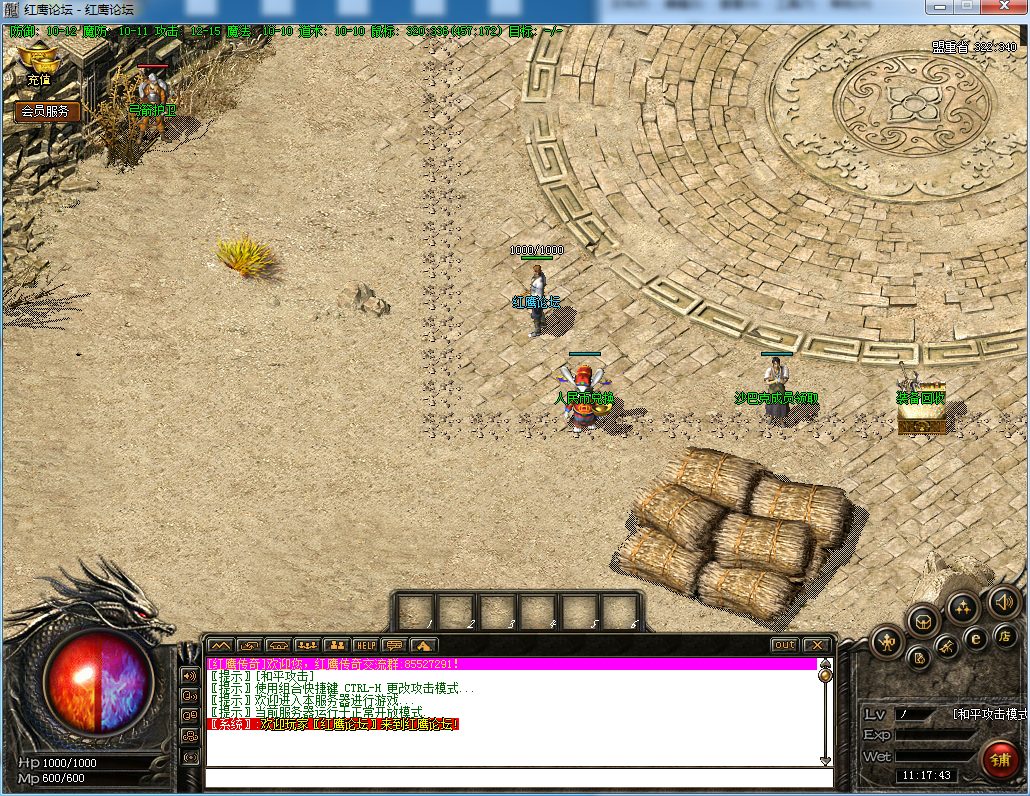Click the 'out' button above chat
The width and height of the screenshot is (1030, 796).
785,645
